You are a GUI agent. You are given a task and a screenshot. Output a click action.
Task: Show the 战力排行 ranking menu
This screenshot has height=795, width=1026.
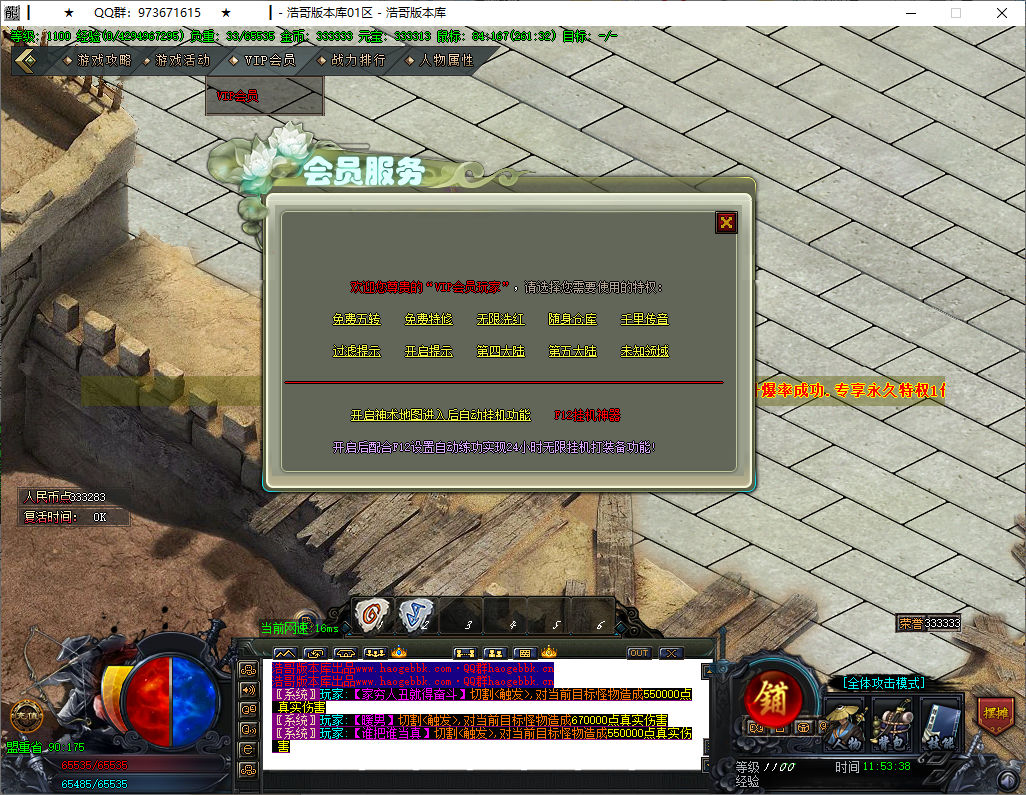tap(357, 60)
